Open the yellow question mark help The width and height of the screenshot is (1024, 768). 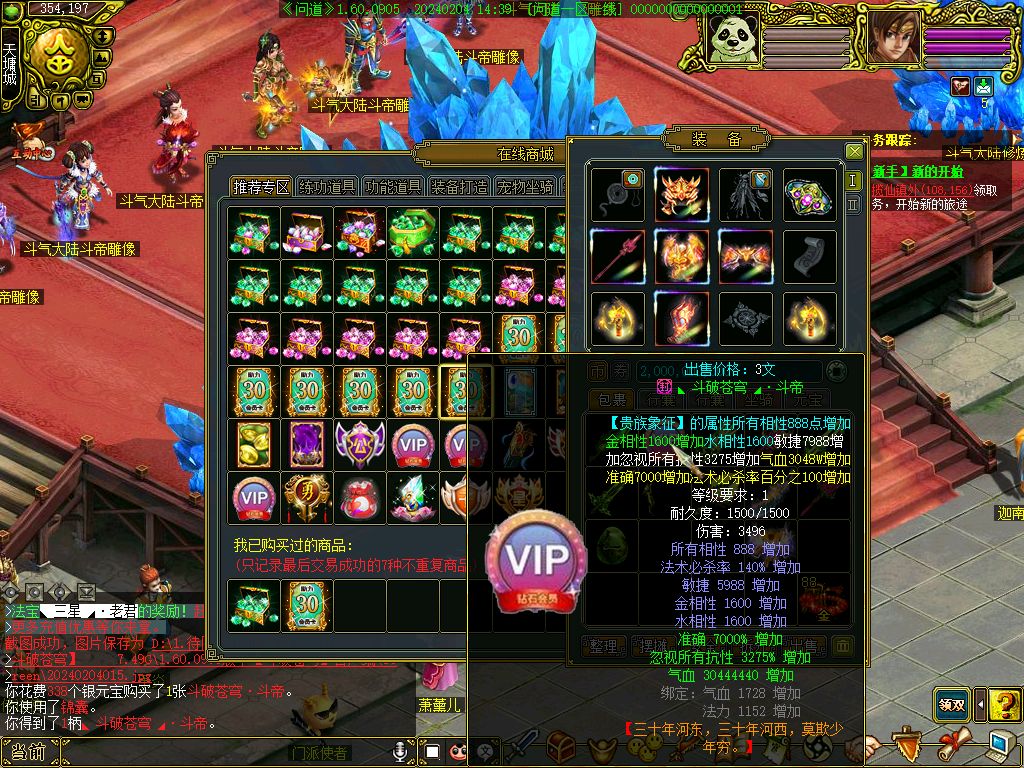(1004, 704)
